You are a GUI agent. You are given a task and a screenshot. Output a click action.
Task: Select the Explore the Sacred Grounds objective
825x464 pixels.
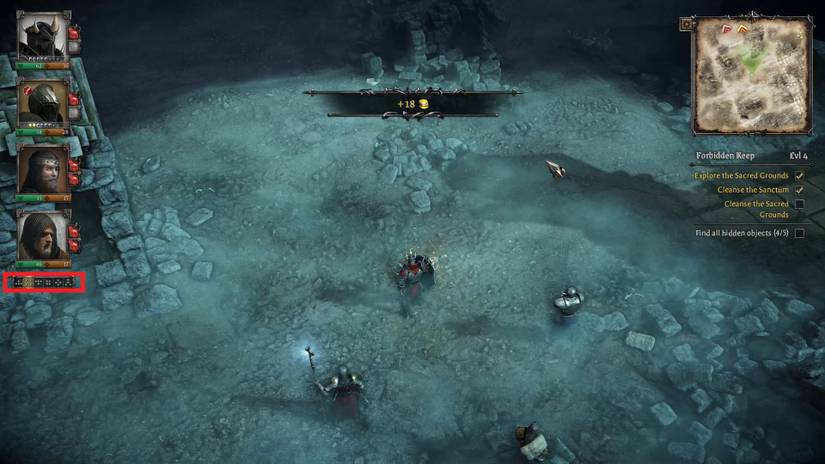point(741,176)
